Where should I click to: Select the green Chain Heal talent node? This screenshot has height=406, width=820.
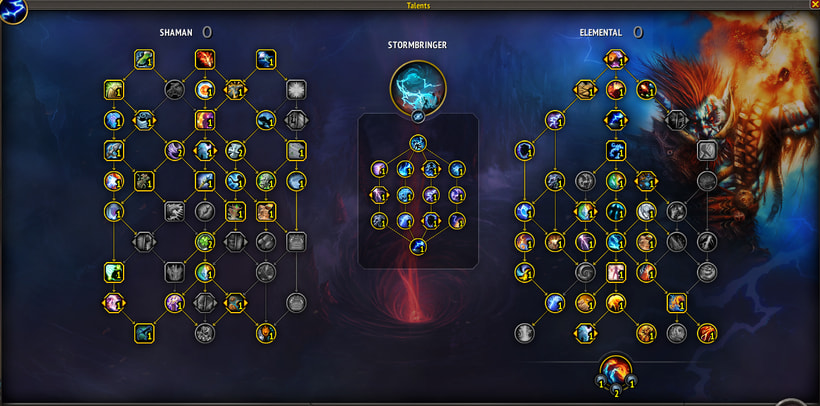[x=143, y=60]
